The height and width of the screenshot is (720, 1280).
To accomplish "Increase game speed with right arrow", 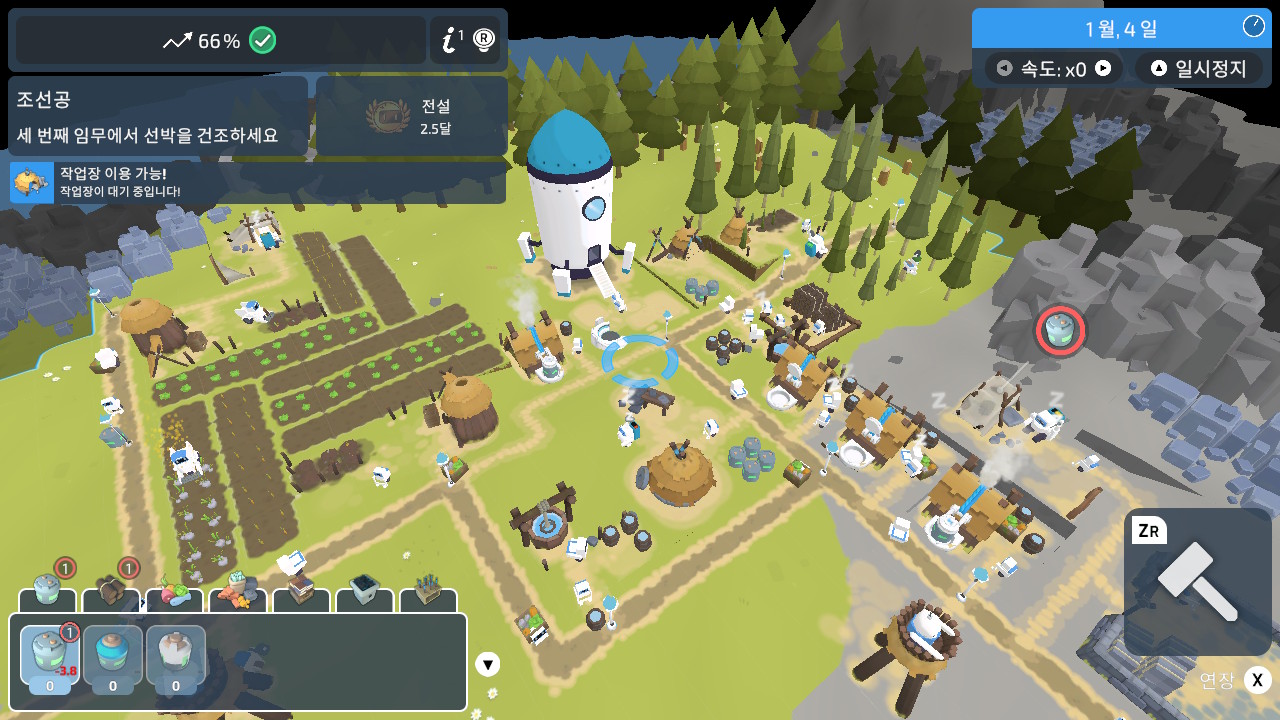I will (x=1105, y=68).
